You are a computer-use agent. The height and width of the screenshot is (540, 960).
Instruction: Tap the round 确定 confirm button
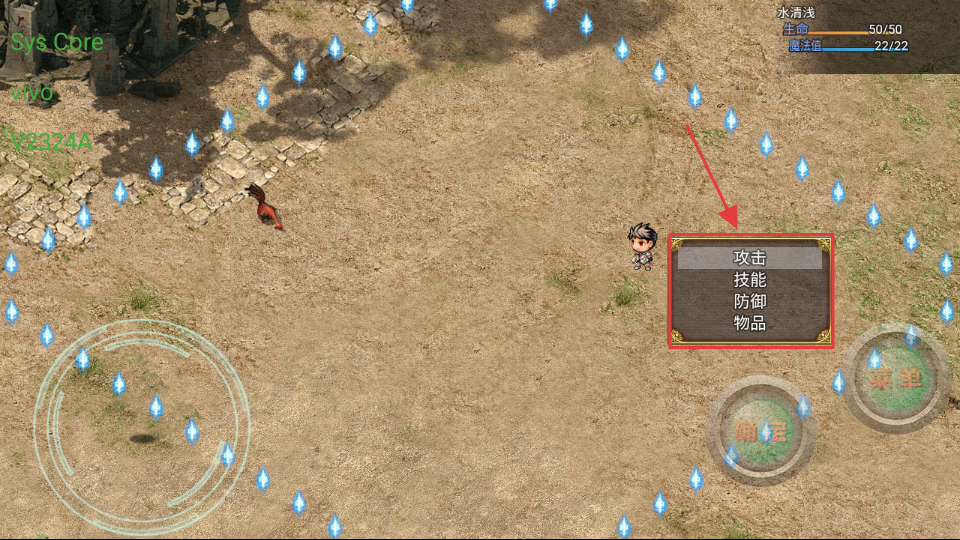pos(761,431)
